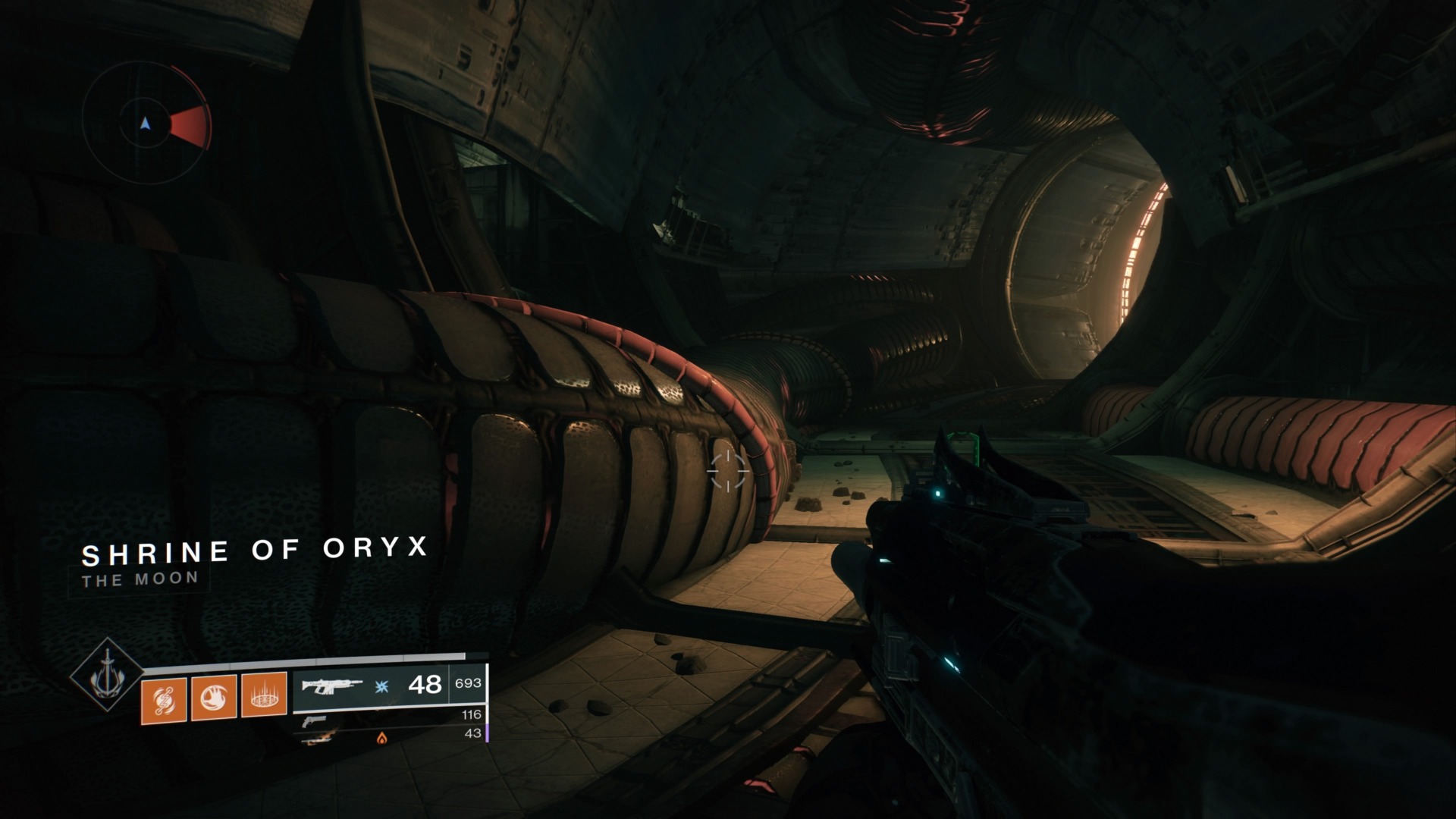Choose the solar heavy weapon slot
Image resolution: width=1456 pixels, height=819 pixels.
(318, 736)
